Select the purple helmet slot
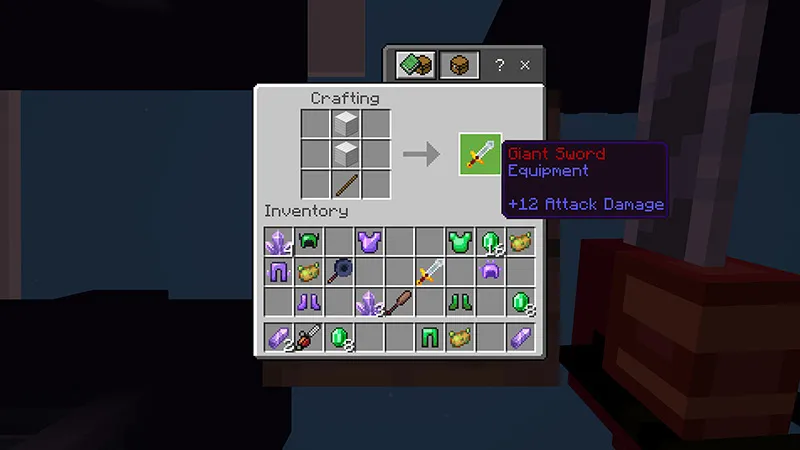 point(490,271)
